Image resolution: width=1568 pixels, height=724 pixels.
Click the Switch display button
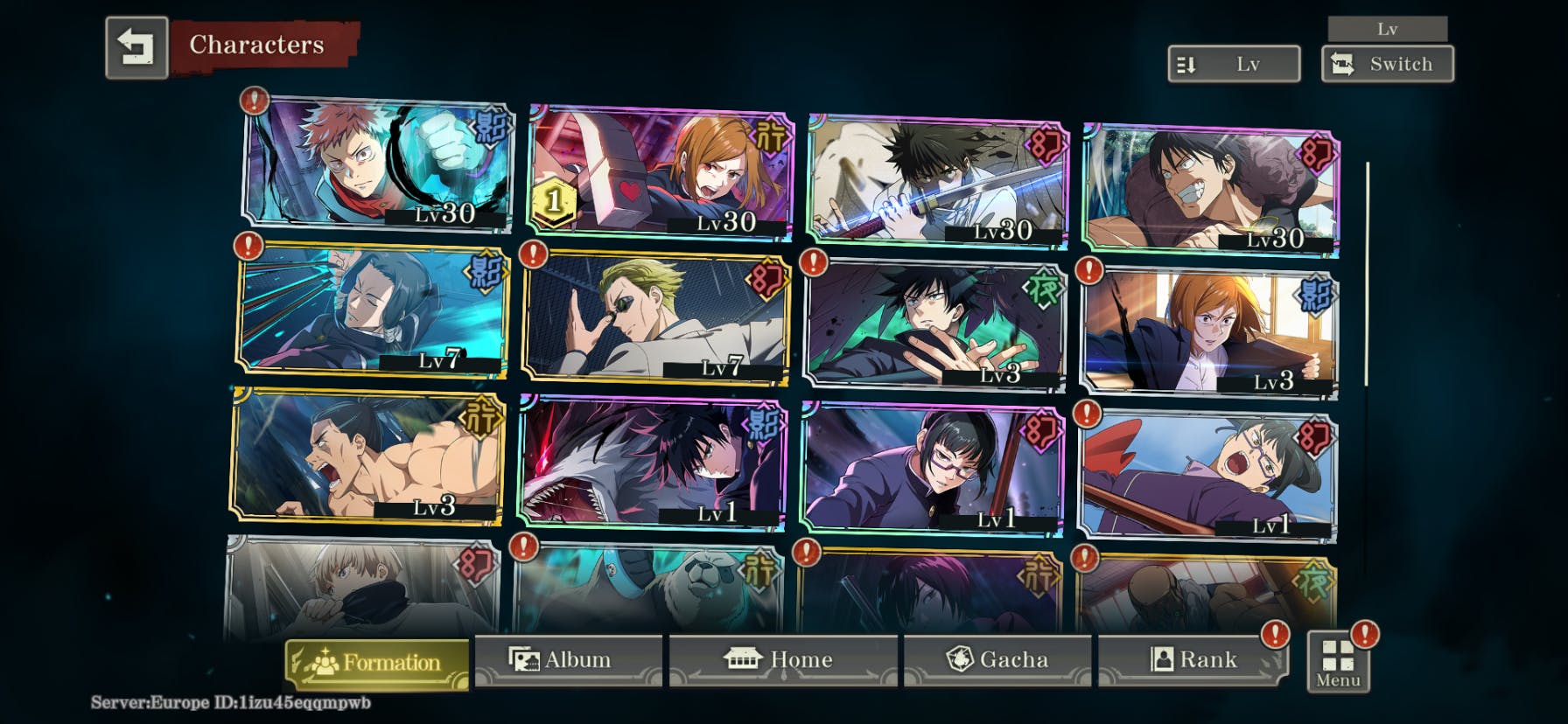(x=1387, y=65)
